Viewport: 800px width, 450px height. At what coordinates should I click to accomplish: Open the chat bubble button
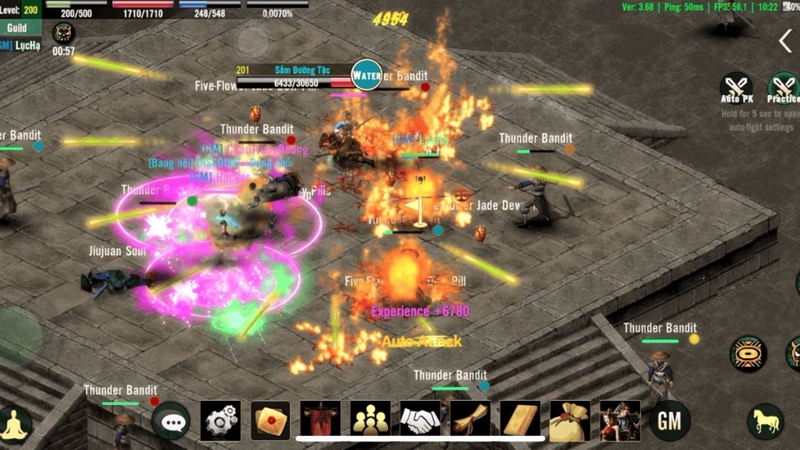click(x=171, y=421)
